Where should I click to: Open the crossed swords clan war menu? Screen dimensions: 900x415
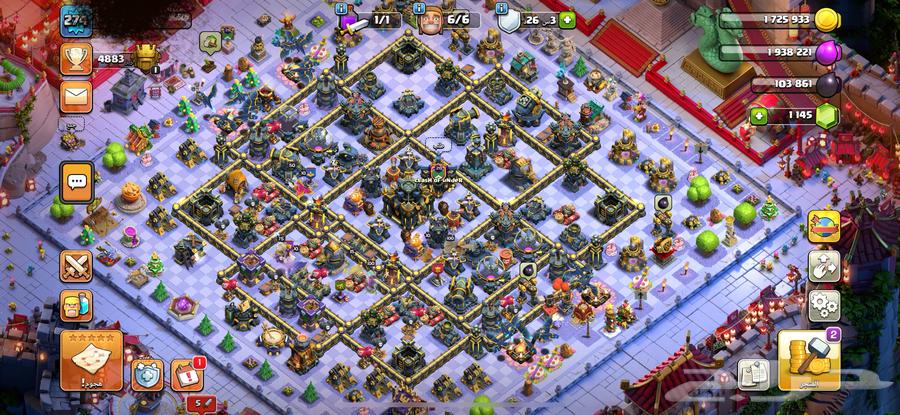click(x=76, y=266)
